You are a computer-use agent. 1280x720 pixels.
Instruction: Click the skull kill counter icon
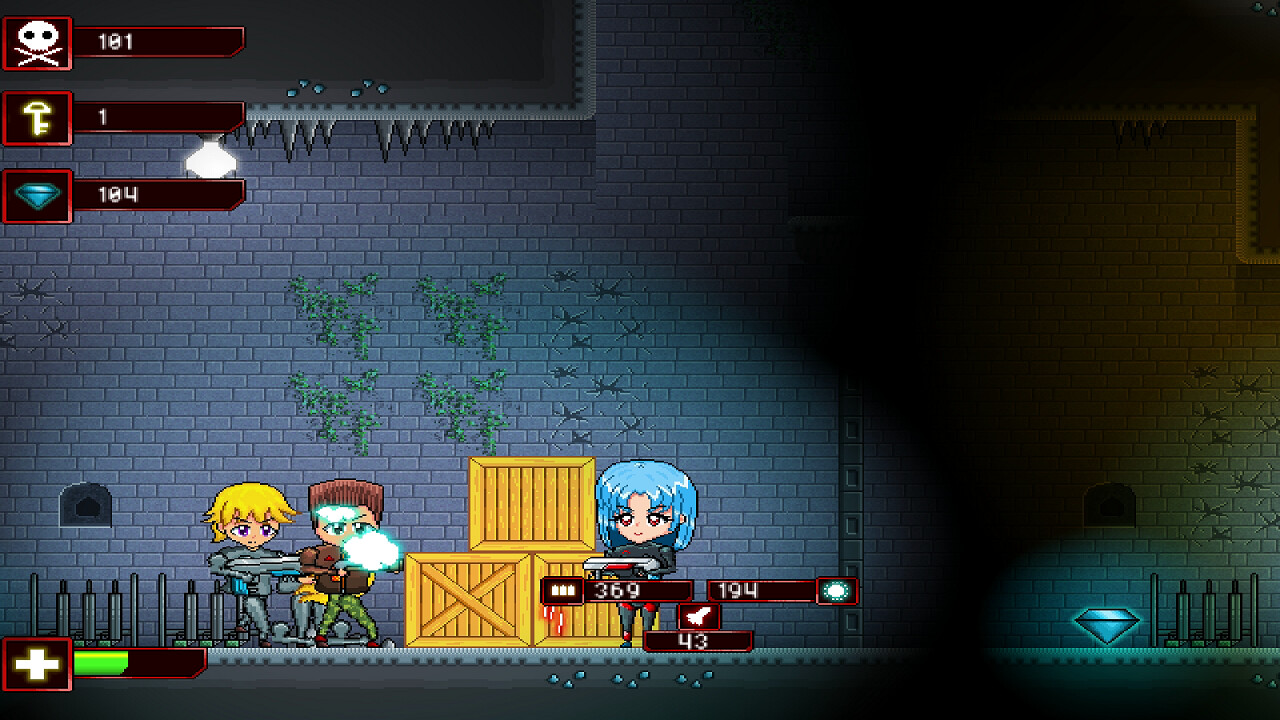[36, 41]
